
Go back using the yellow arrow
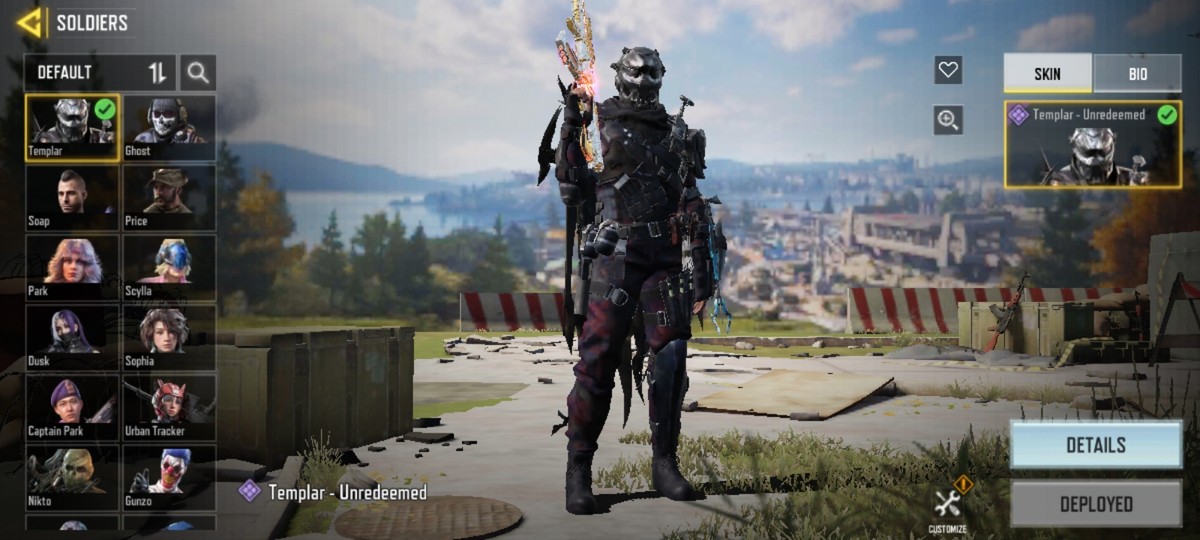[x=31, y=22]
